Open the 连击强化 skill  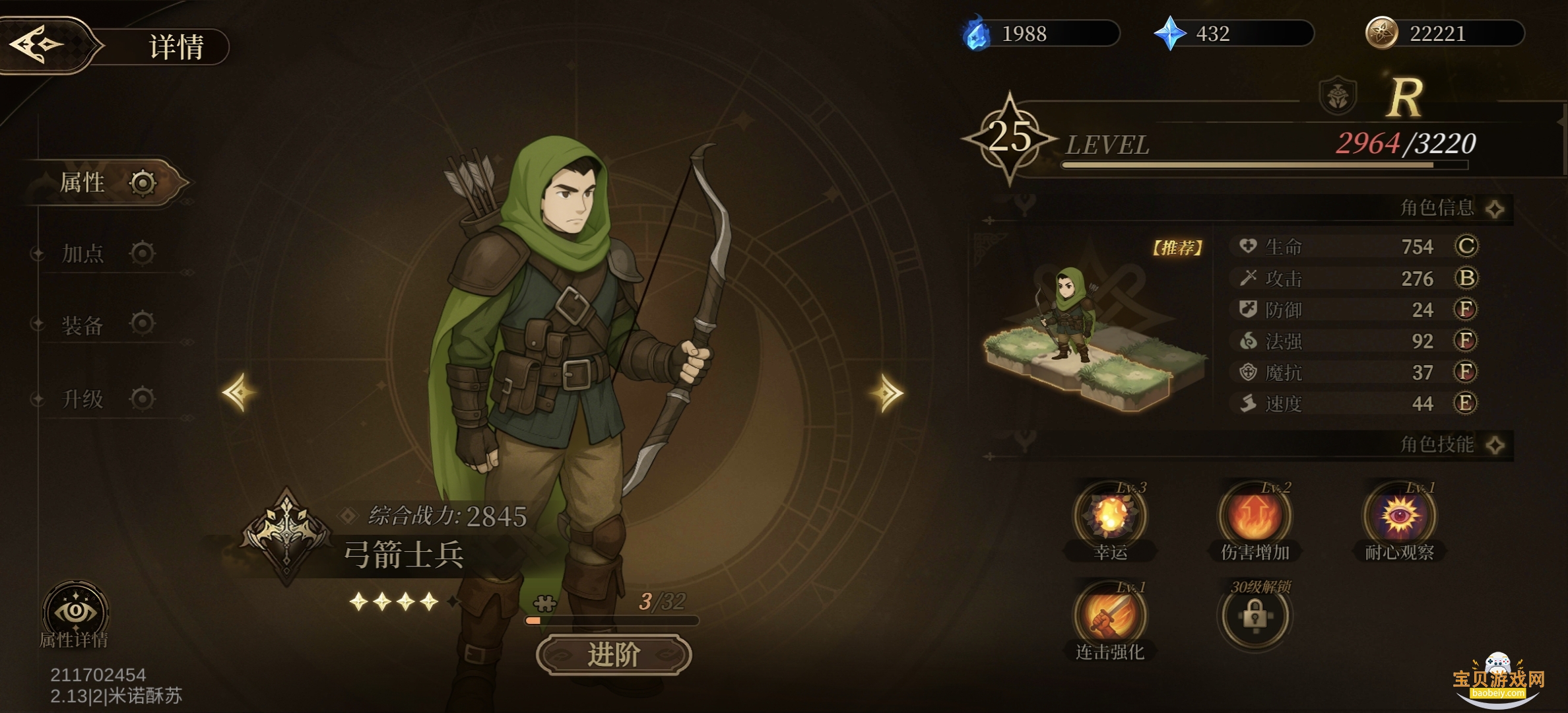(1110, 617)
